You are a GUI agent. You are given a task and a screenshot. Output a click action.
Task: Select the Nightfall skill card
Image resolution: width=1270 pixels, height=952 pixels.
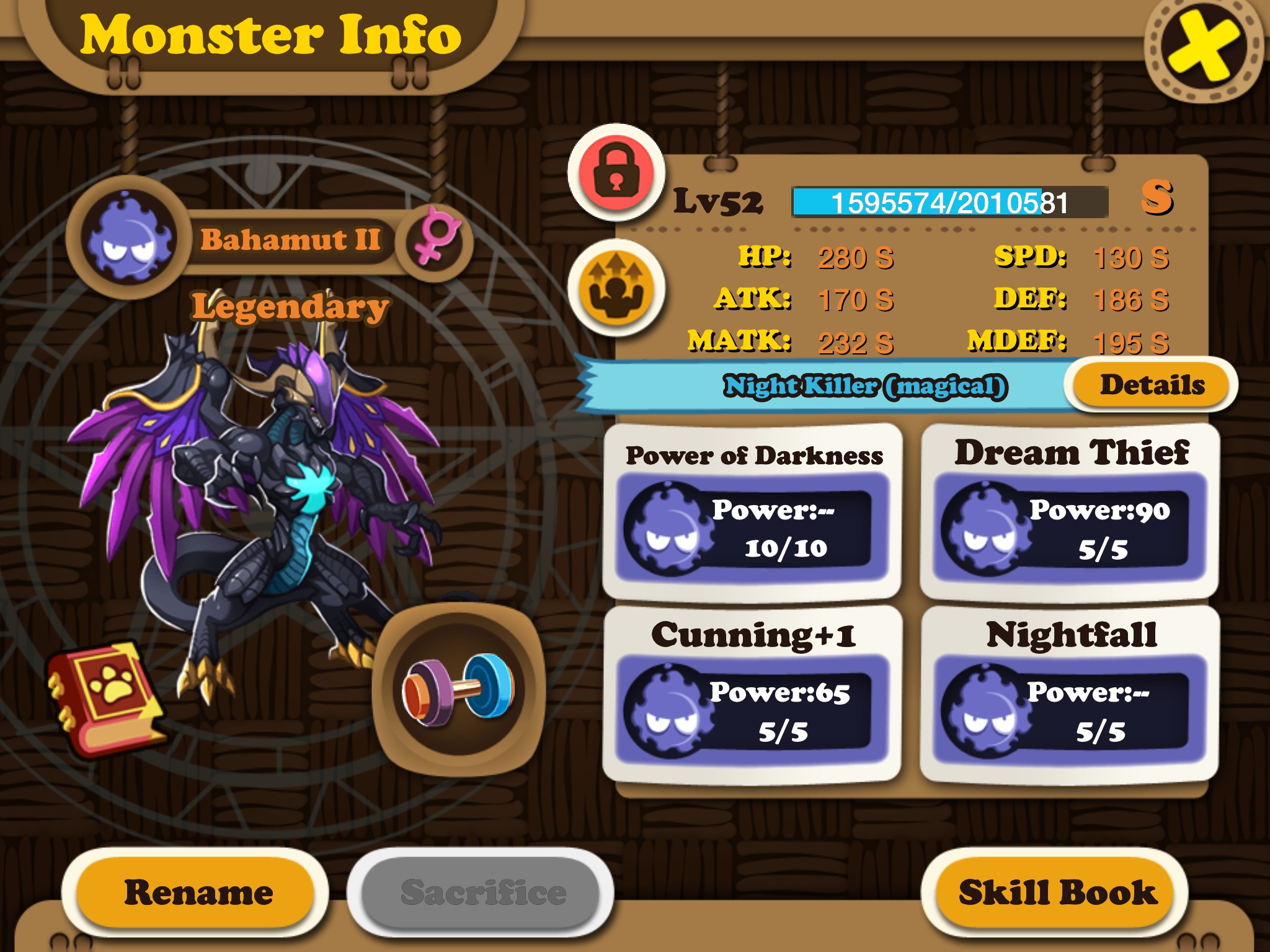tap(1070, 694)
